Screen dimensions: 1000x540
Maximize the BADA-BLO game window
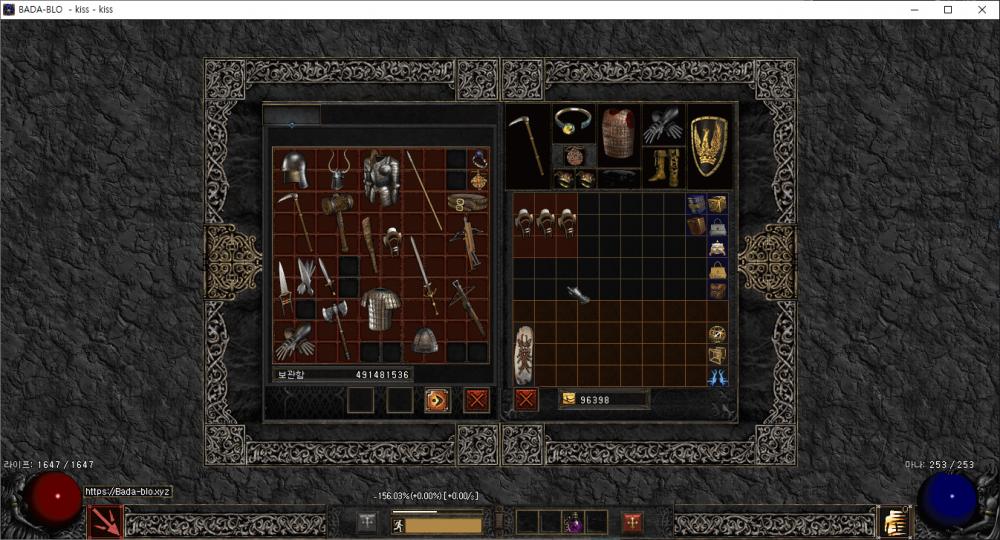(x=948, y=9)
